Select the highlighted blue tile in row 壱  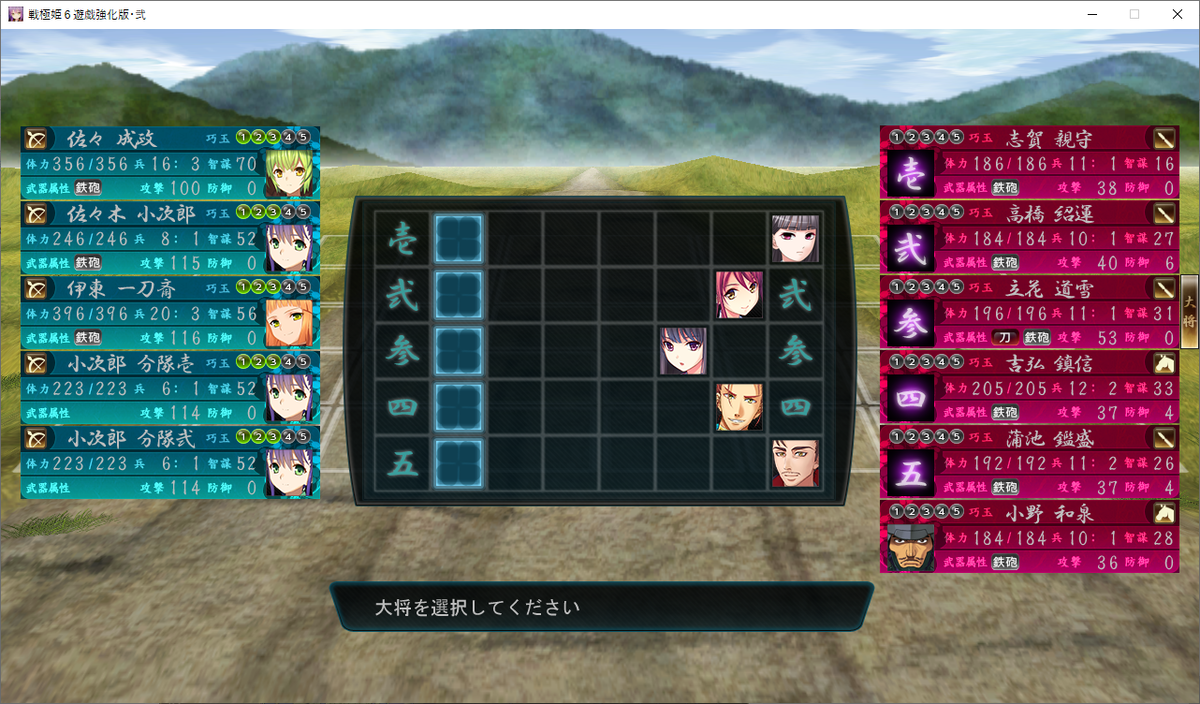(459, 239)
